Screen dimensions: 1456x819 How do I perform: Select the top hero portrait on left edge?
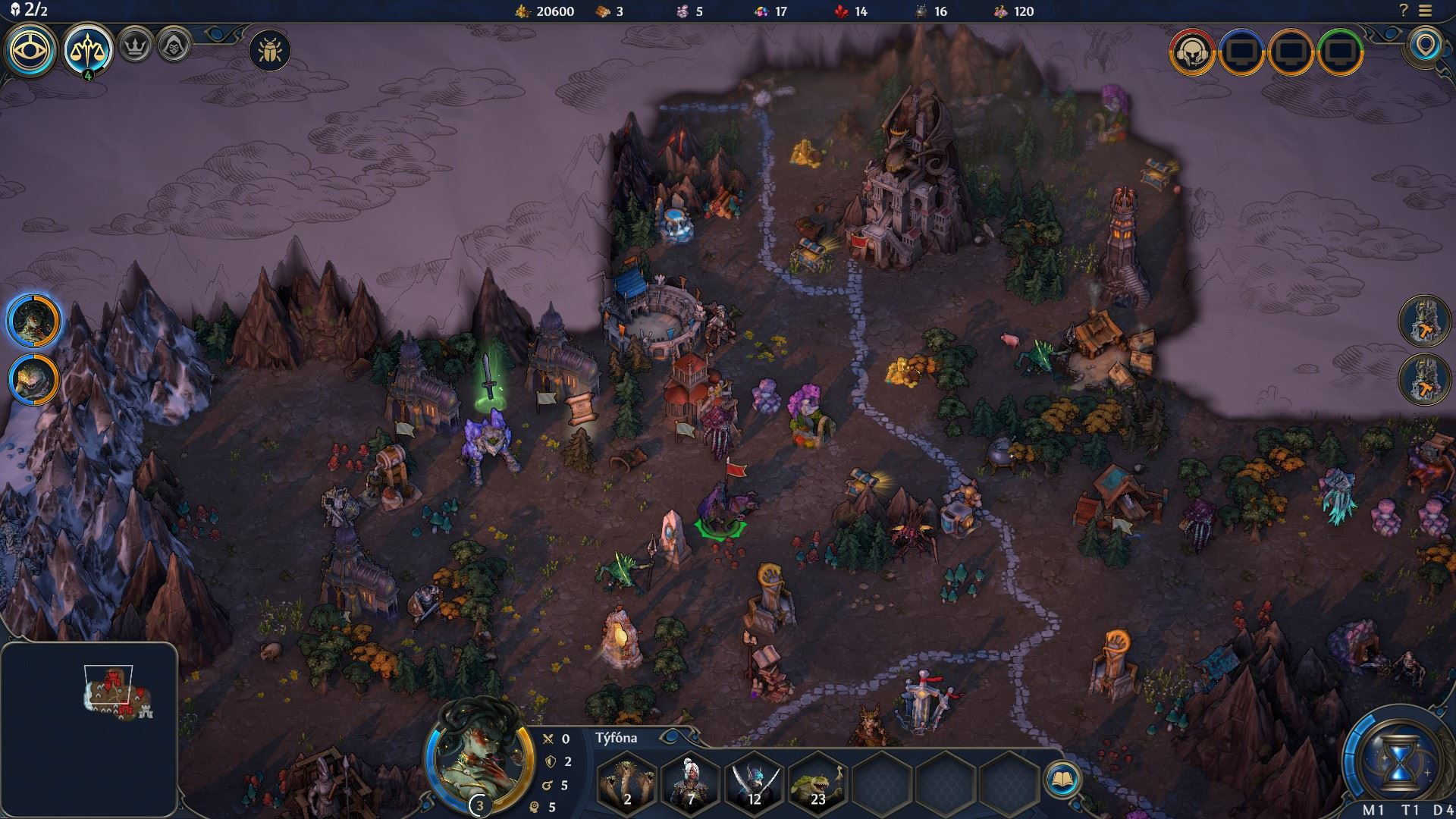tap(35, 320)
